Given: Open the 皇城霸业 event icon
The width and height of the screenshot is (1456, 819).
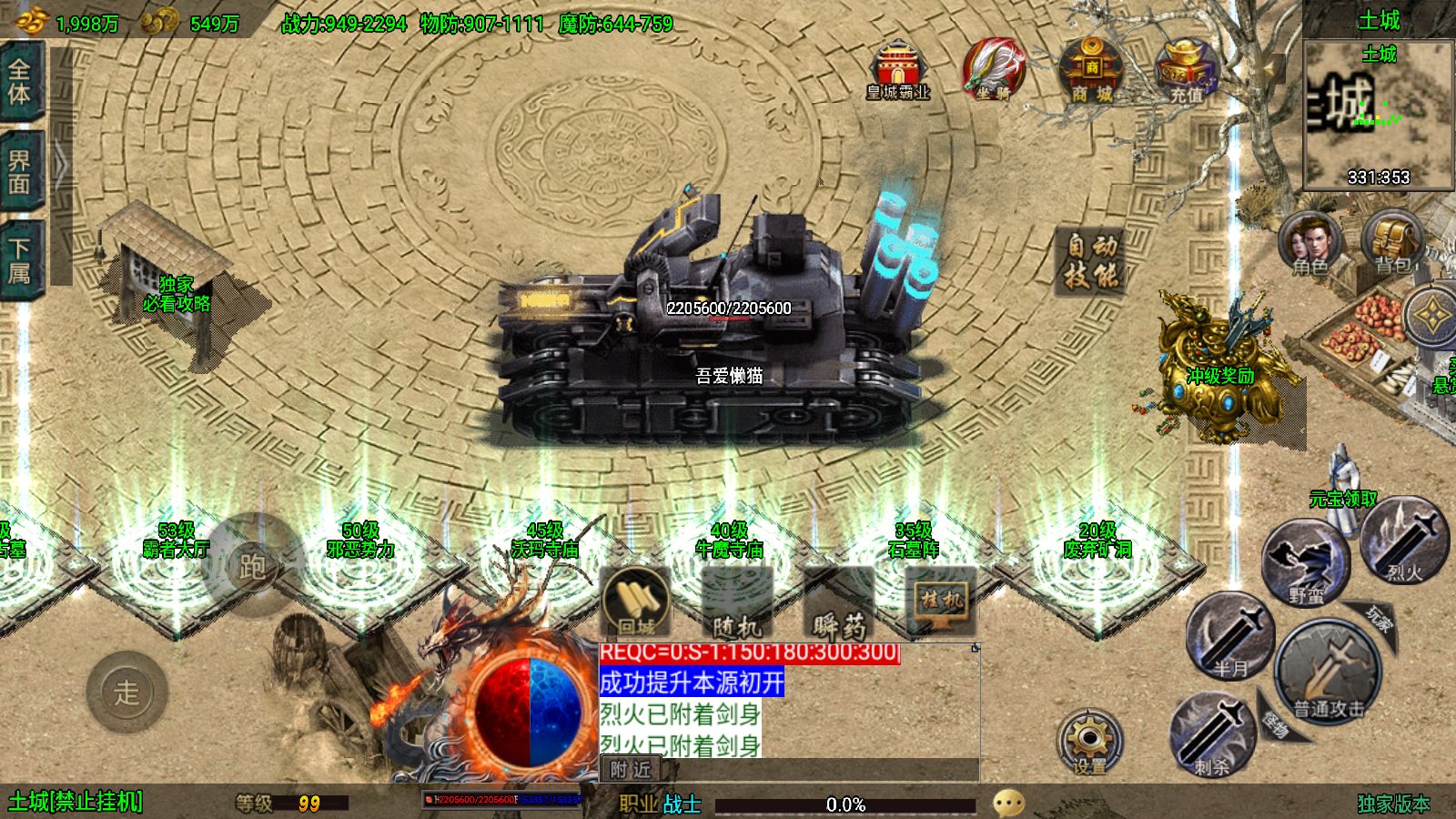Looking at the screenshot, I should 898,69.
